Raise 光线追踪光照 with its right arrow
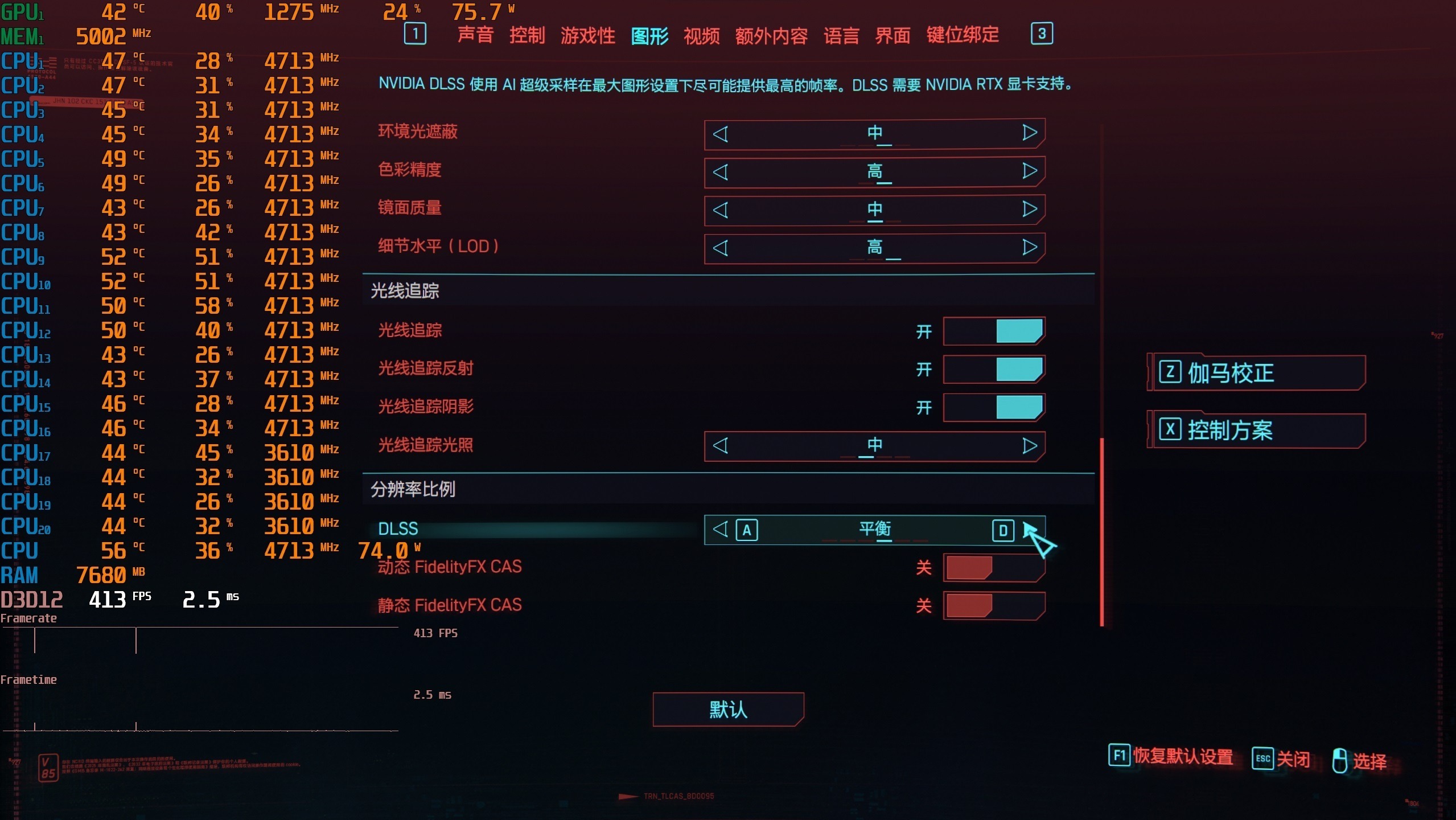Viewport: 1456px width, 820px height. pos(1029,446)
